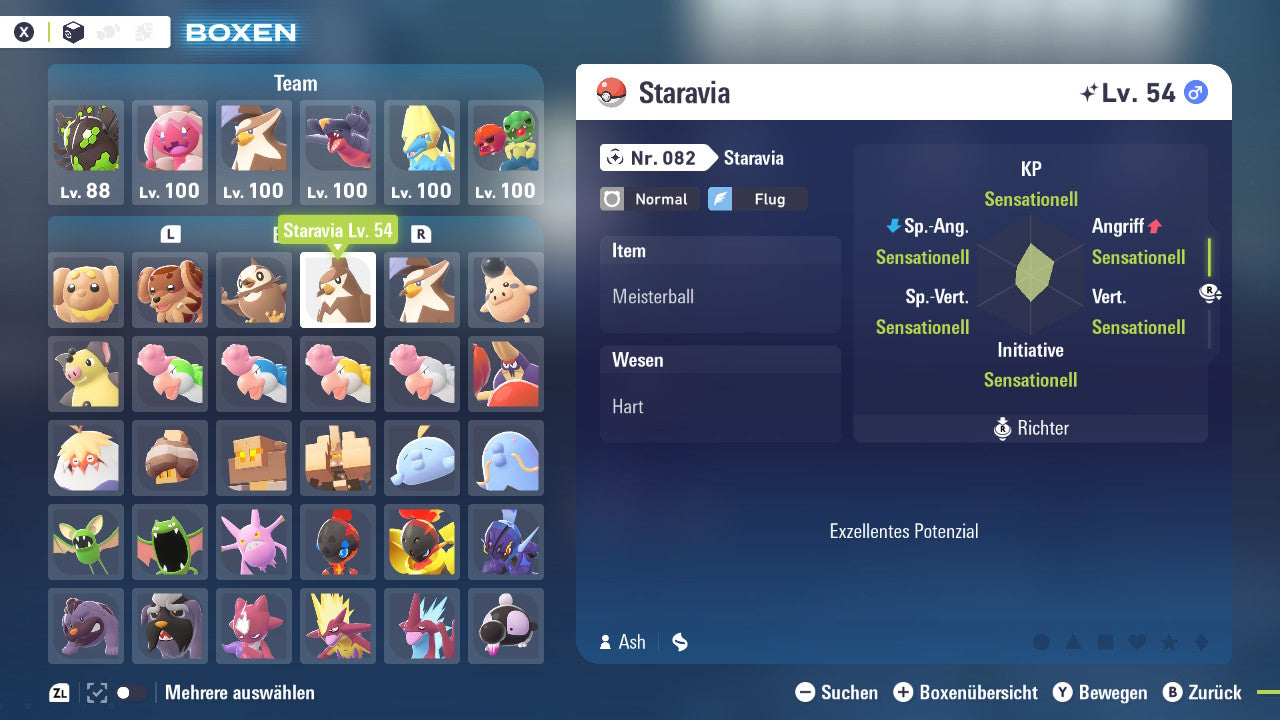Screen dimensions: 1280x720
Task: Switch to the Normal type tab
Action: [x=649, y=199]
